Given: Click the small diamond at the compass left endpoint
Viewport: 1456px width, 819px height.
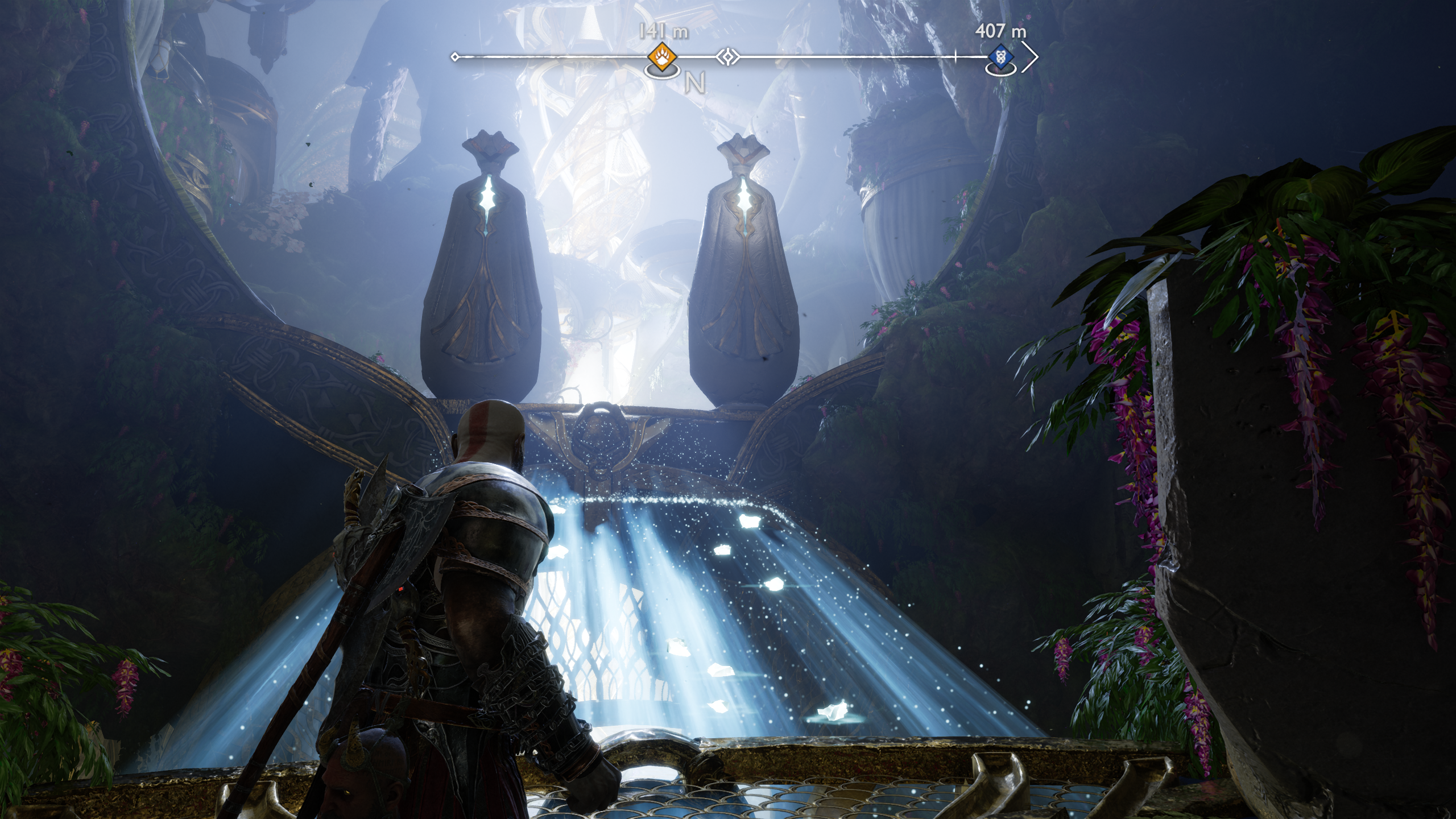Looking at the screenshot, I should 455,56.
